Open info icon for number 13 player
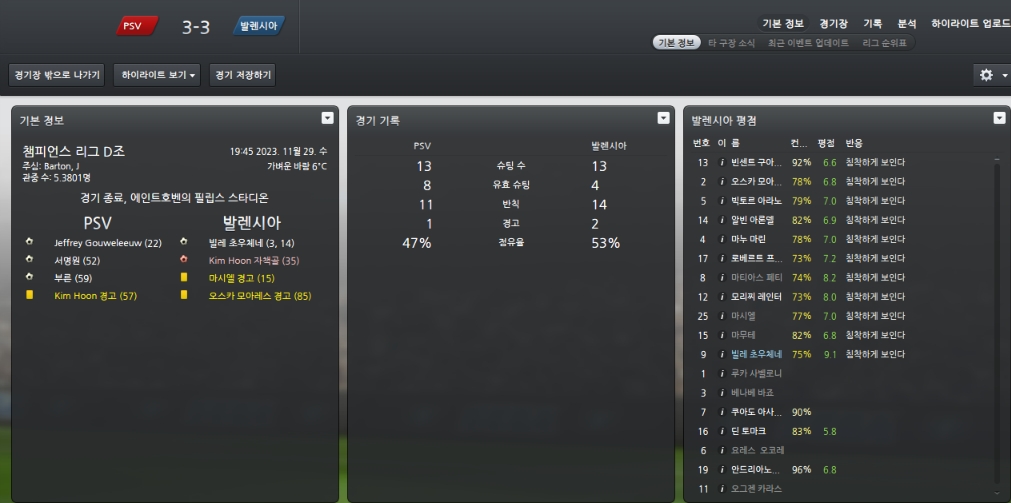This screenshot has width=1011, height=503. pyautogui.click(x=720, y=162)
